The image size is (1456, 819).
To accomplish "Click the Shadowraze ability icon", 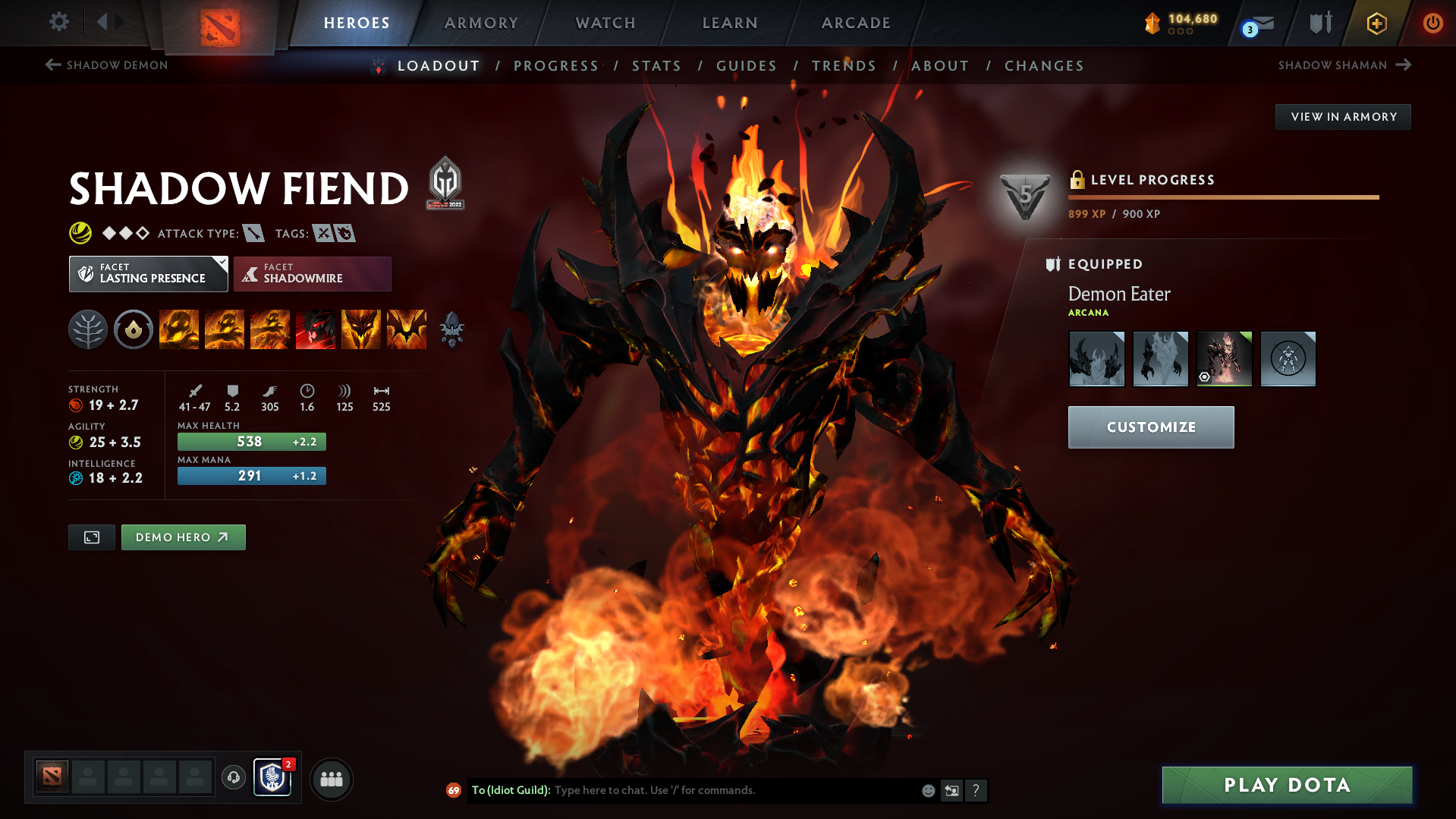I will coord(179,329).
